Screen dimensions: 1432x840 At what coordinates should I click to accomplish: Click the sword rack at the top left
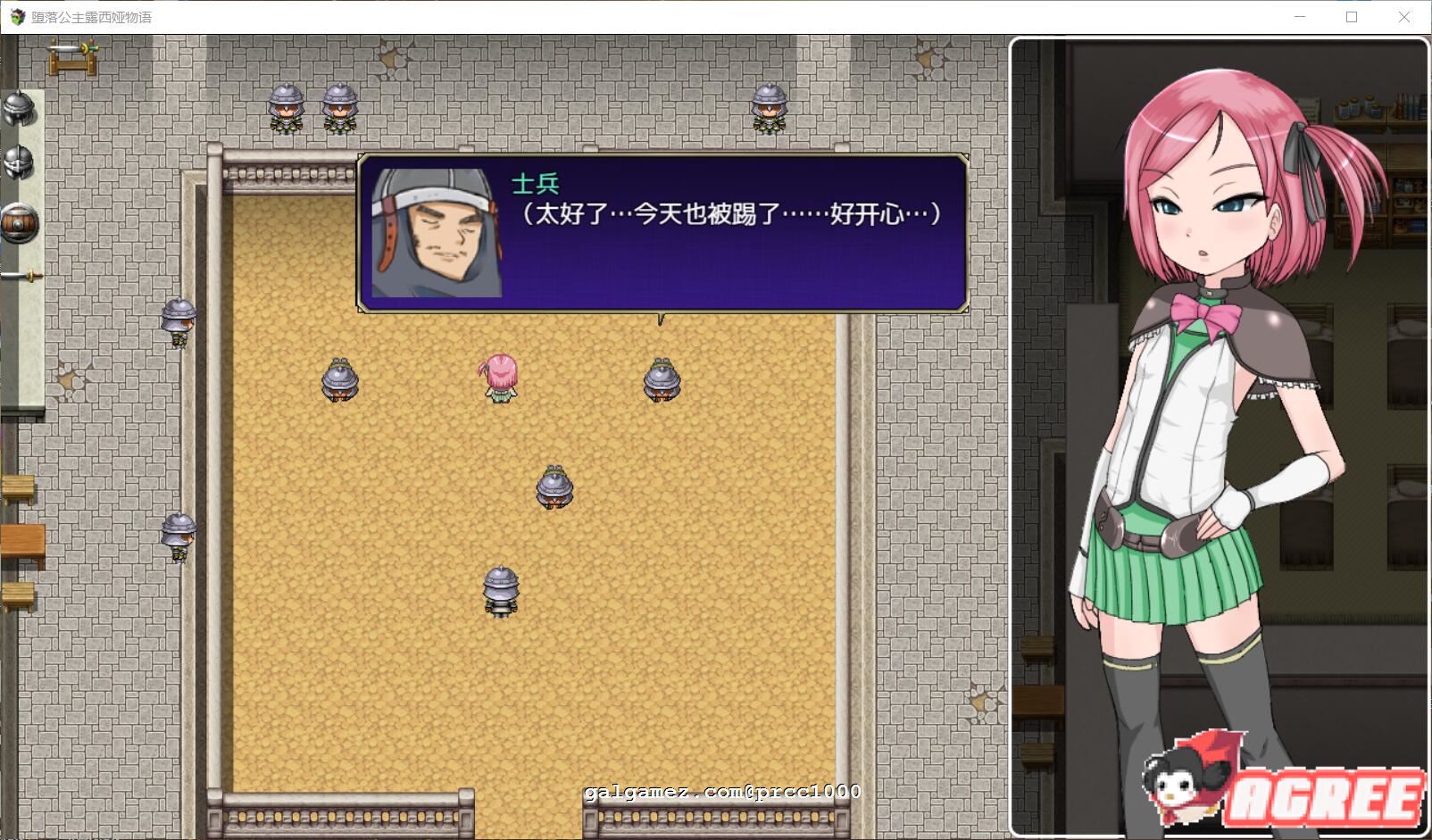(x=73, y=58)
